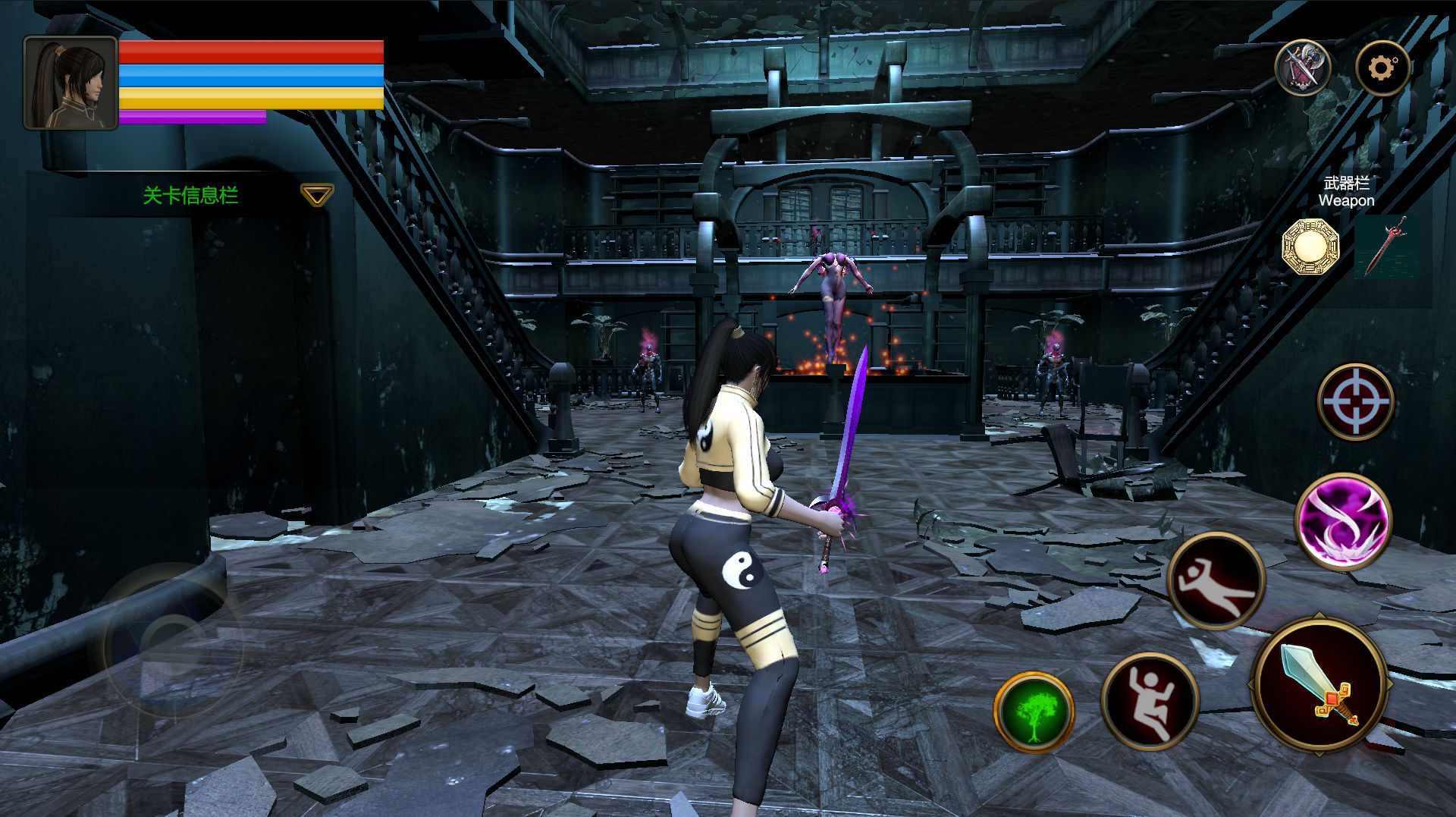
Task: Use the dodge dash ability
Action: point(1216,581)
